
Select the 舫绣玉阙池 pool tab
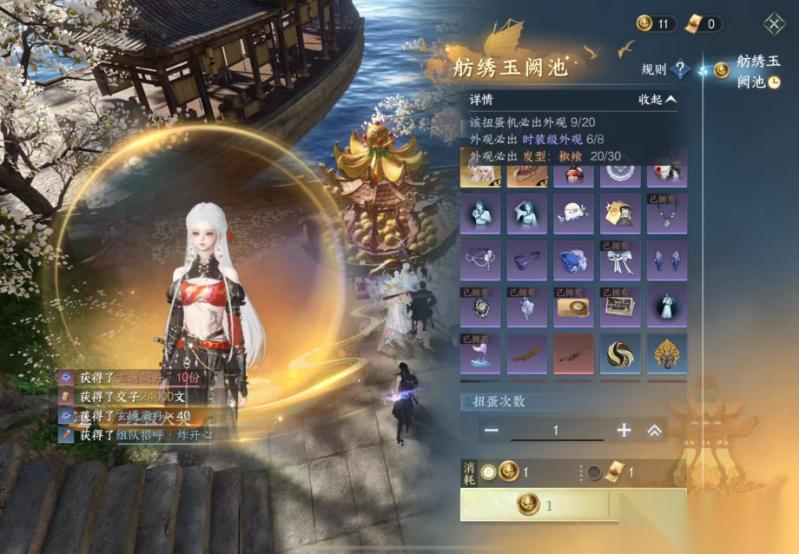point(752,71)
